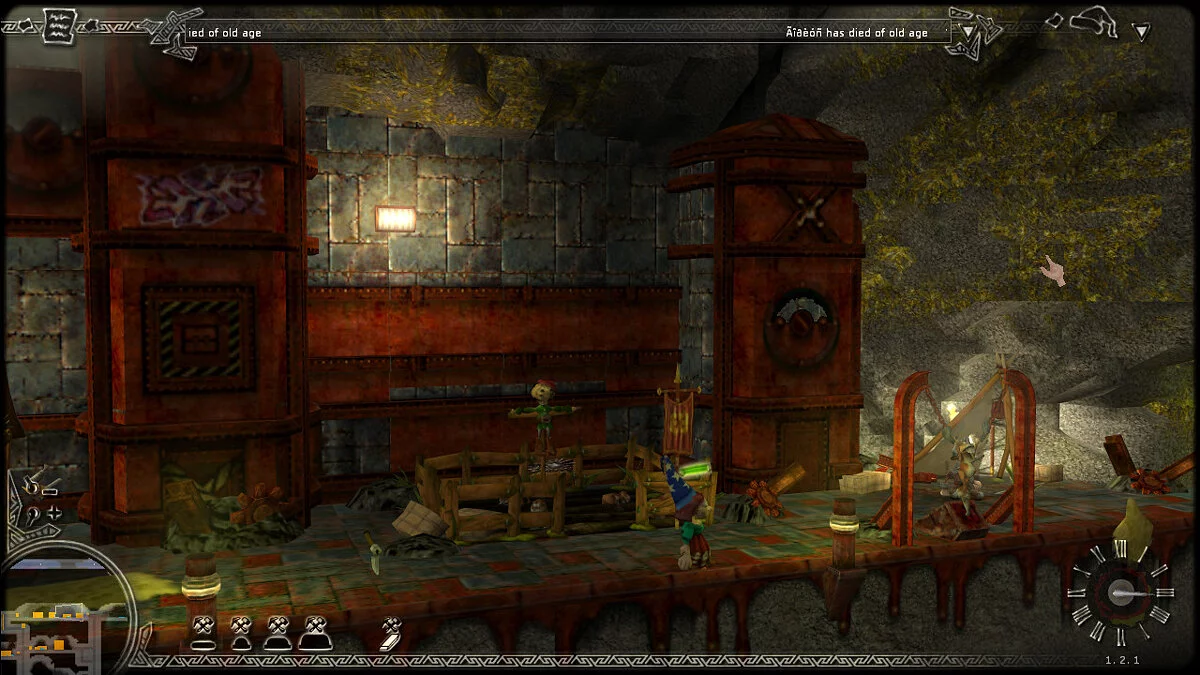The width and height of the screenshot is (1200, 675).
Task: Open the dropdown beside the dwarf cap
Action: 1141,31
